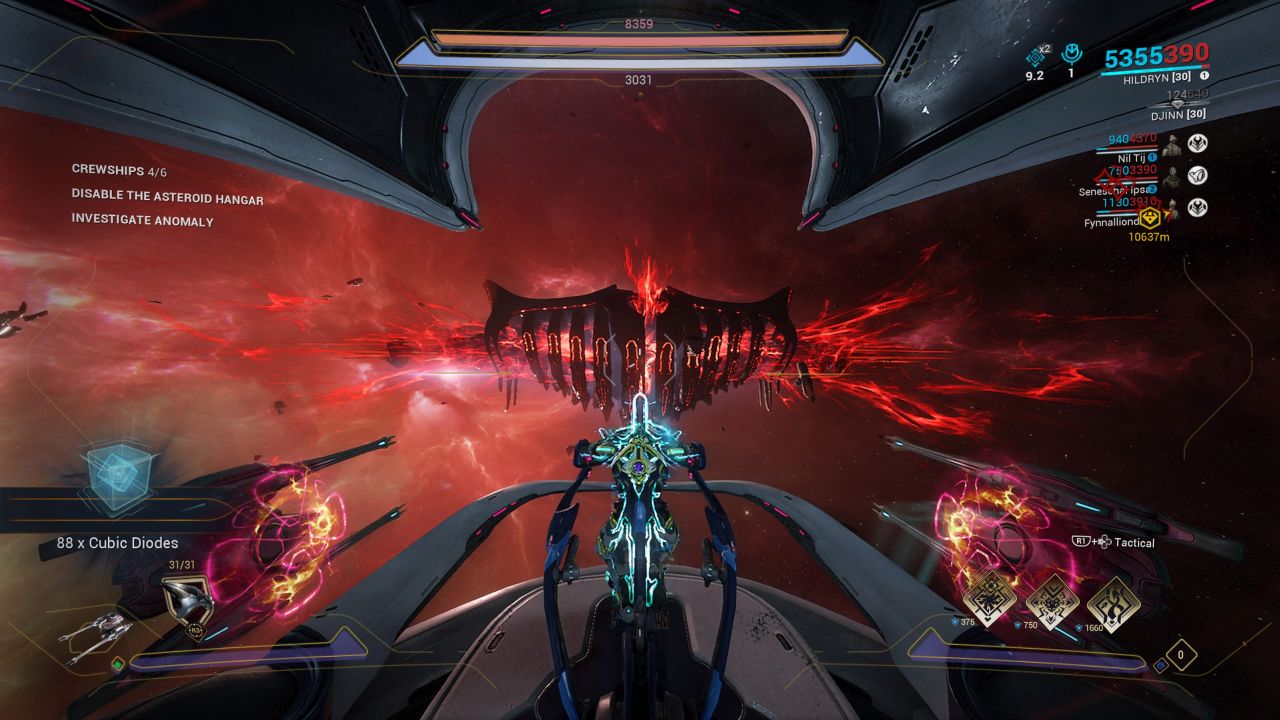Expand Nil Tij's squad number badge
This screenshot has height=720, width=1280.
pos(1152,157)
